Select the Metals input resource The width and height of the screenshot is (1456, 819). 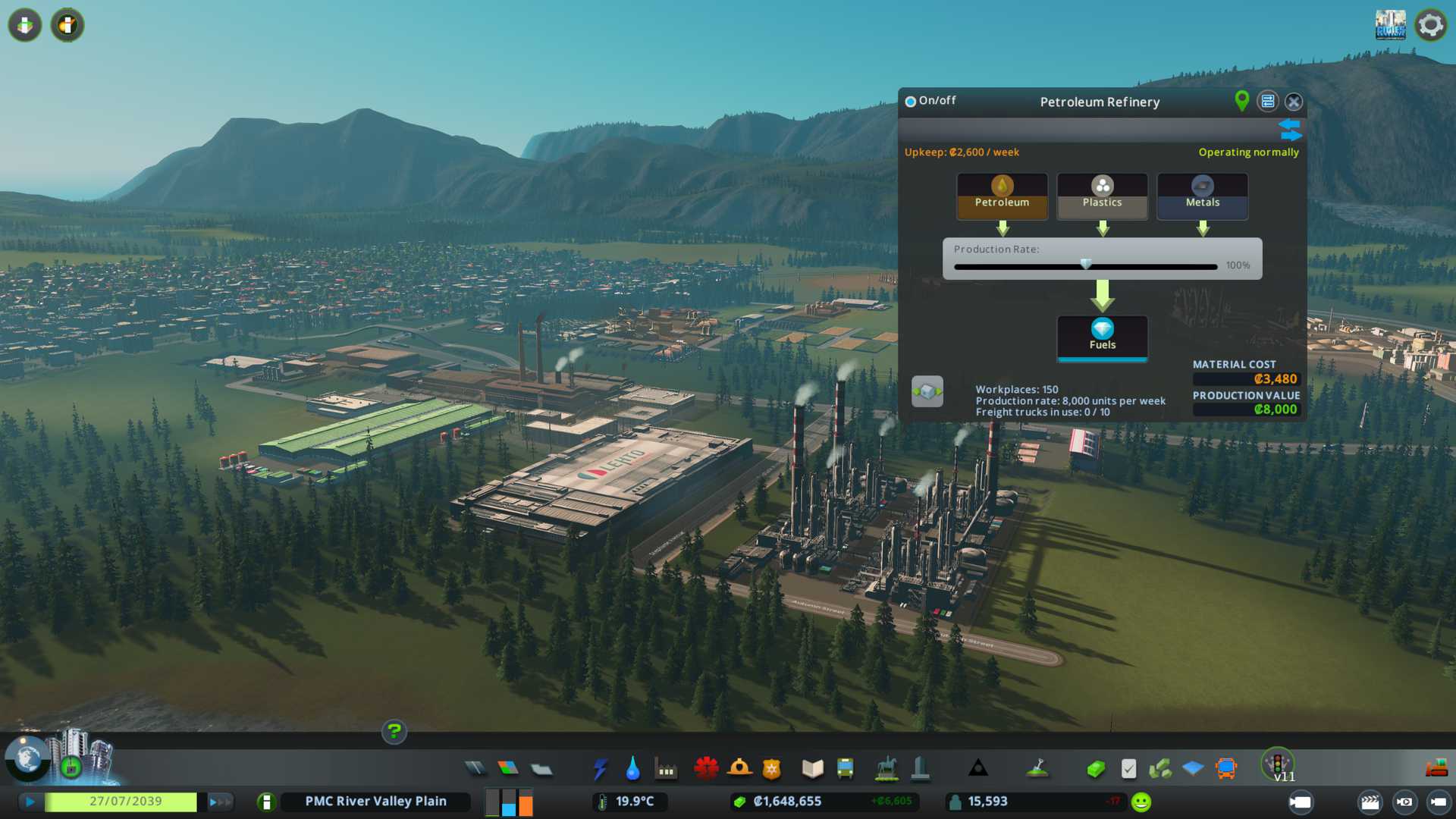1202,195
